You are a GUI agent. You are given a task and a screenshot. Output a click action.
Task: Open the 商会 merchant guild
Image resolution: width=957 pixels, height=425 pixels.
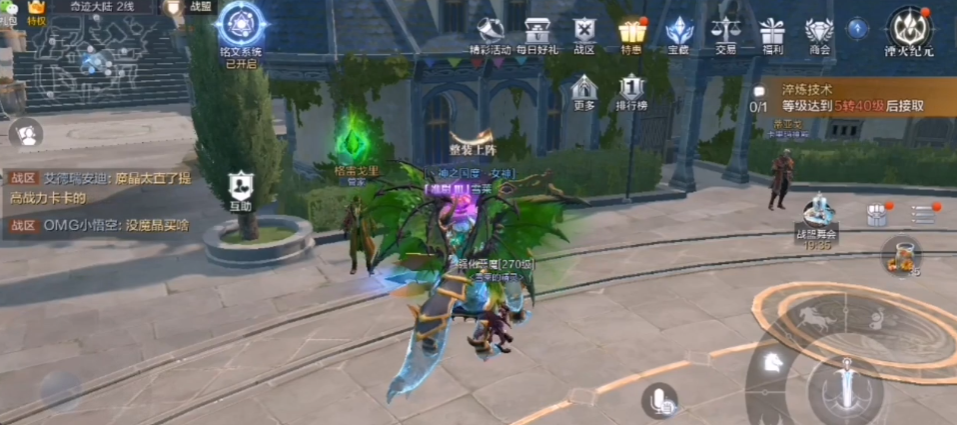click(x=819, y=31)
